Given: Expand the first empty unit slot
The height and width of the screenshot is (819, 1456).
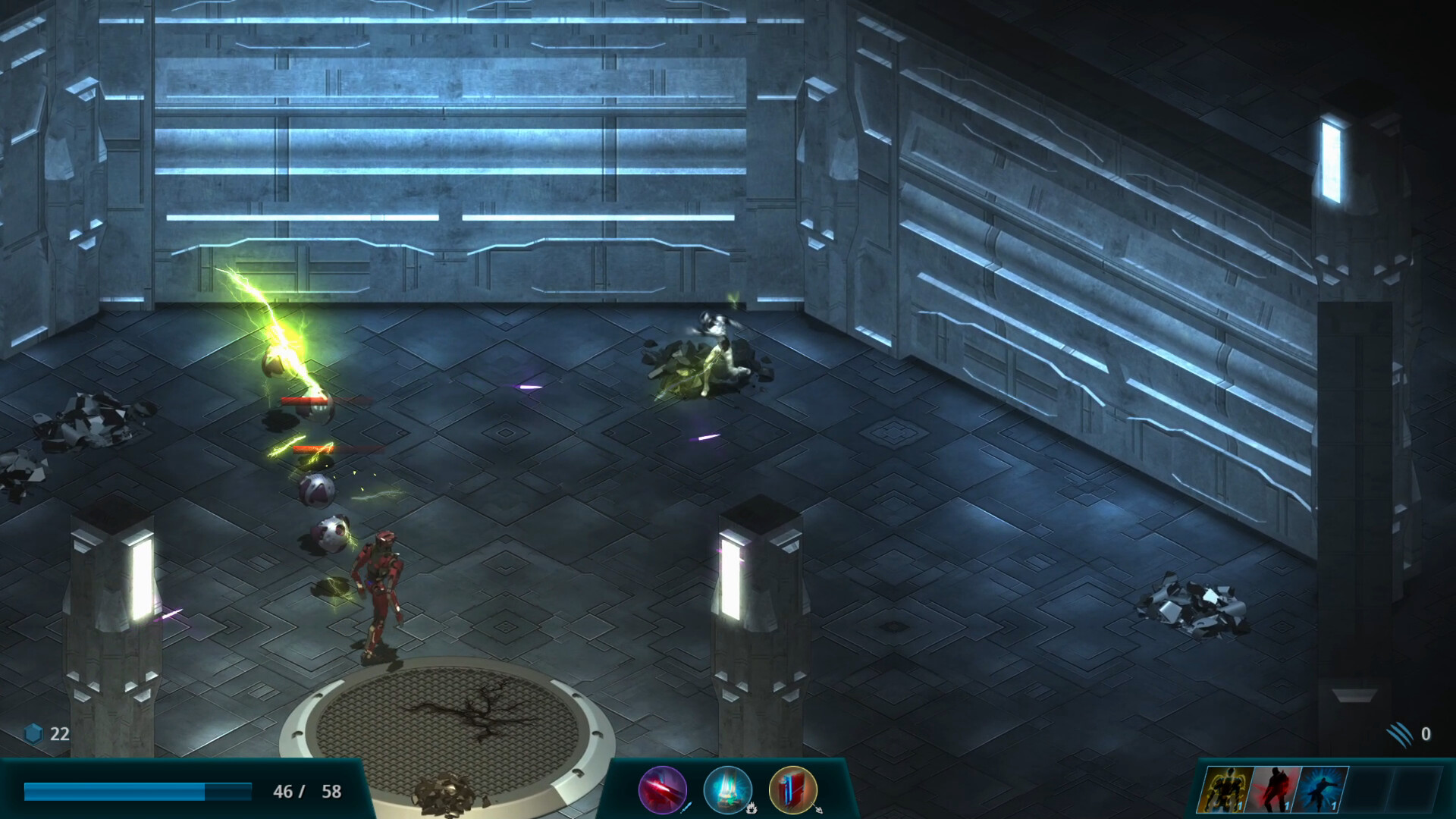Looking at the screenshot, I should click(1369, 789).
